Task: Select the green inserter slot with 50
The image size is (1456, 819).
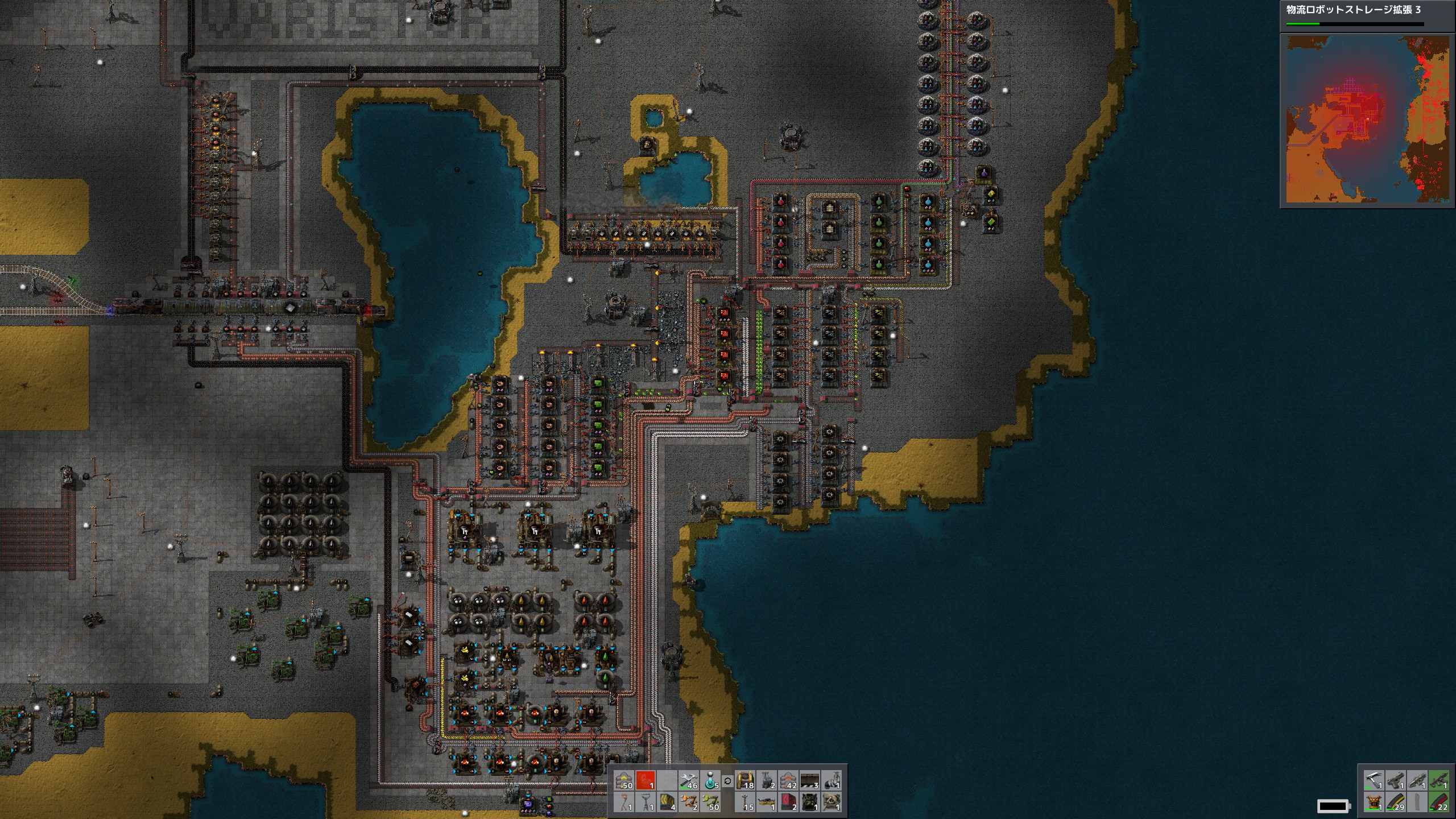Action: [x=710, y=803]
